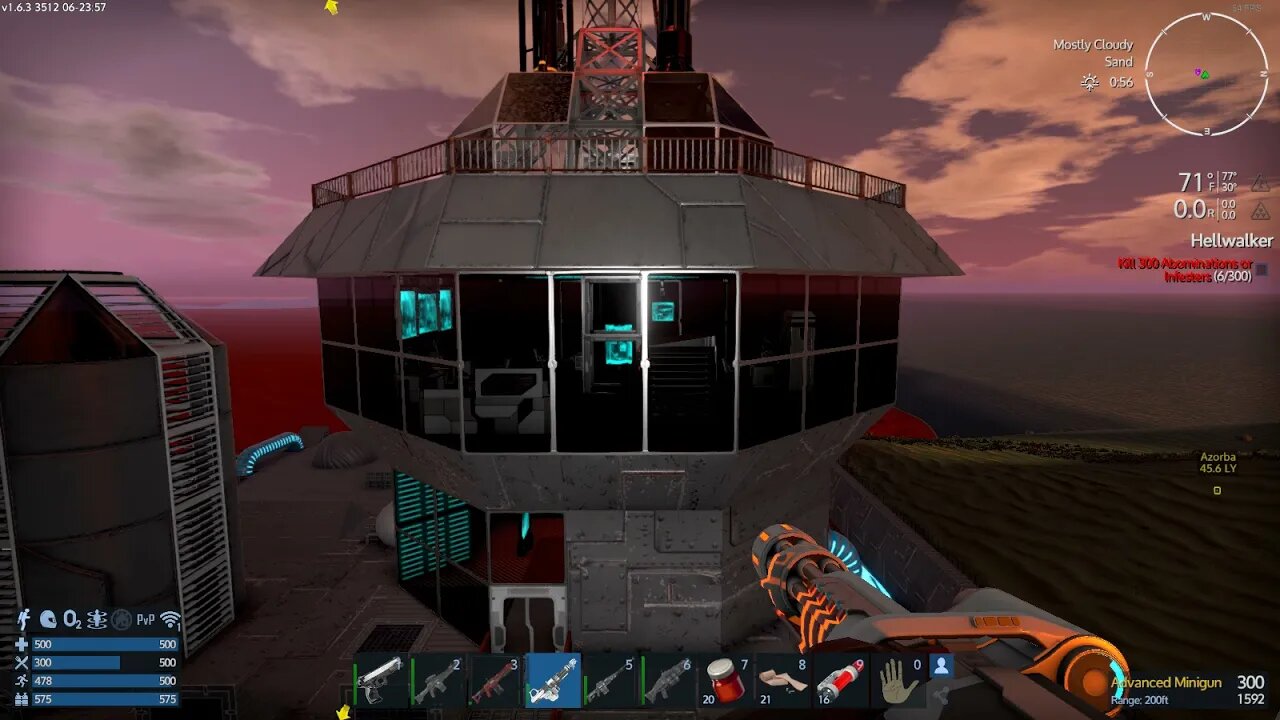Click the jetpack figure status icon
1280x720 pixels.
pyautogui.click(x=24, y=620)
